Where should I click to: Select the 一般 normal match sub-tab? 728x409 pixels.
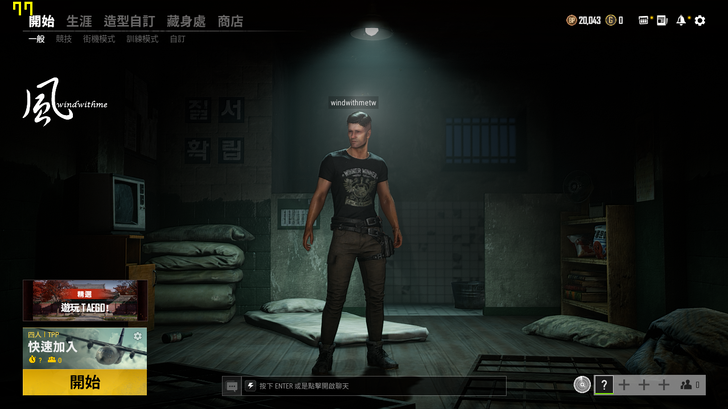(x=36, y=39)
